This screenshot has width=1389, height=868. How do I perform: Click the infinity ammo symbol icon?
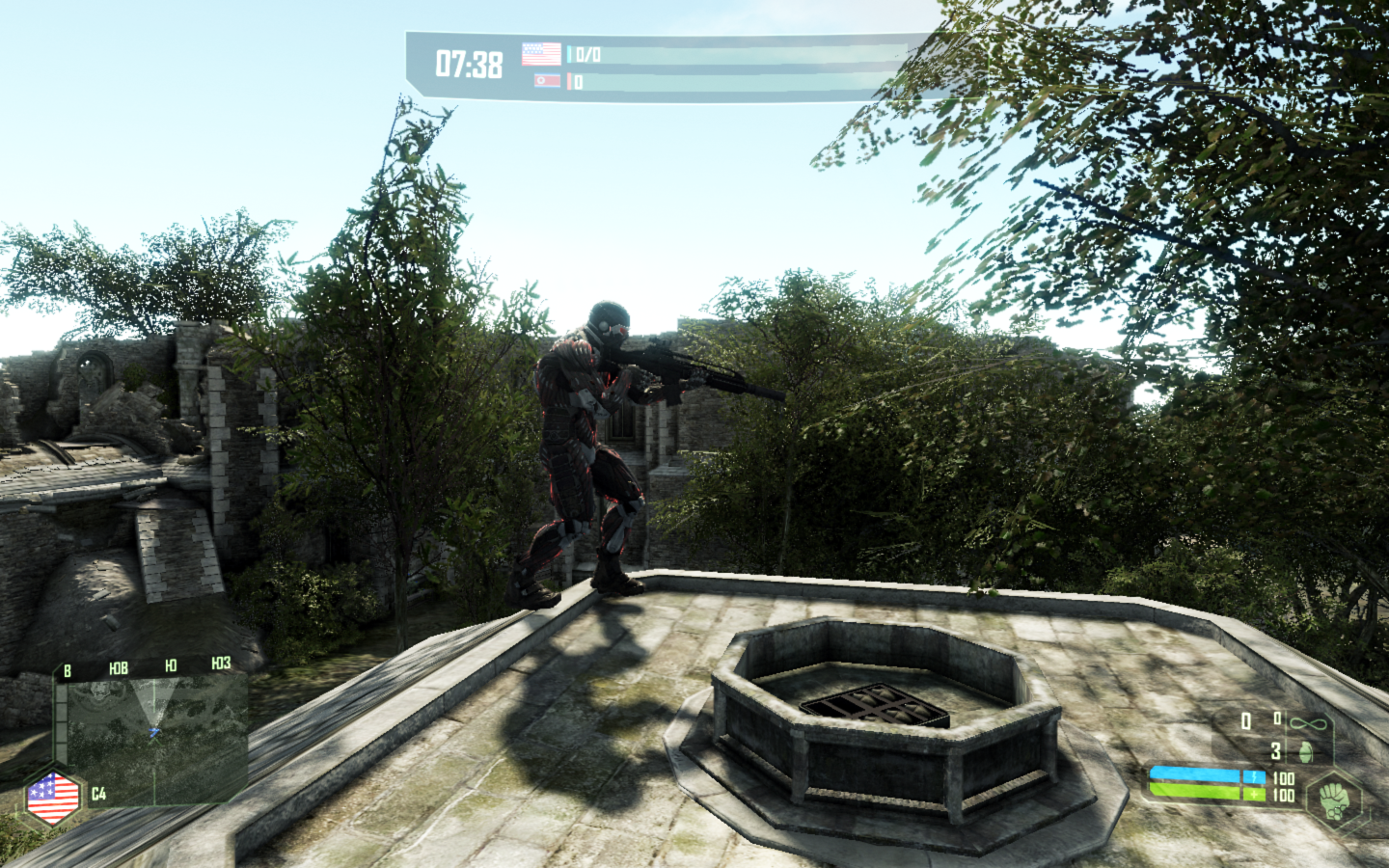[x=1308, y=723]
